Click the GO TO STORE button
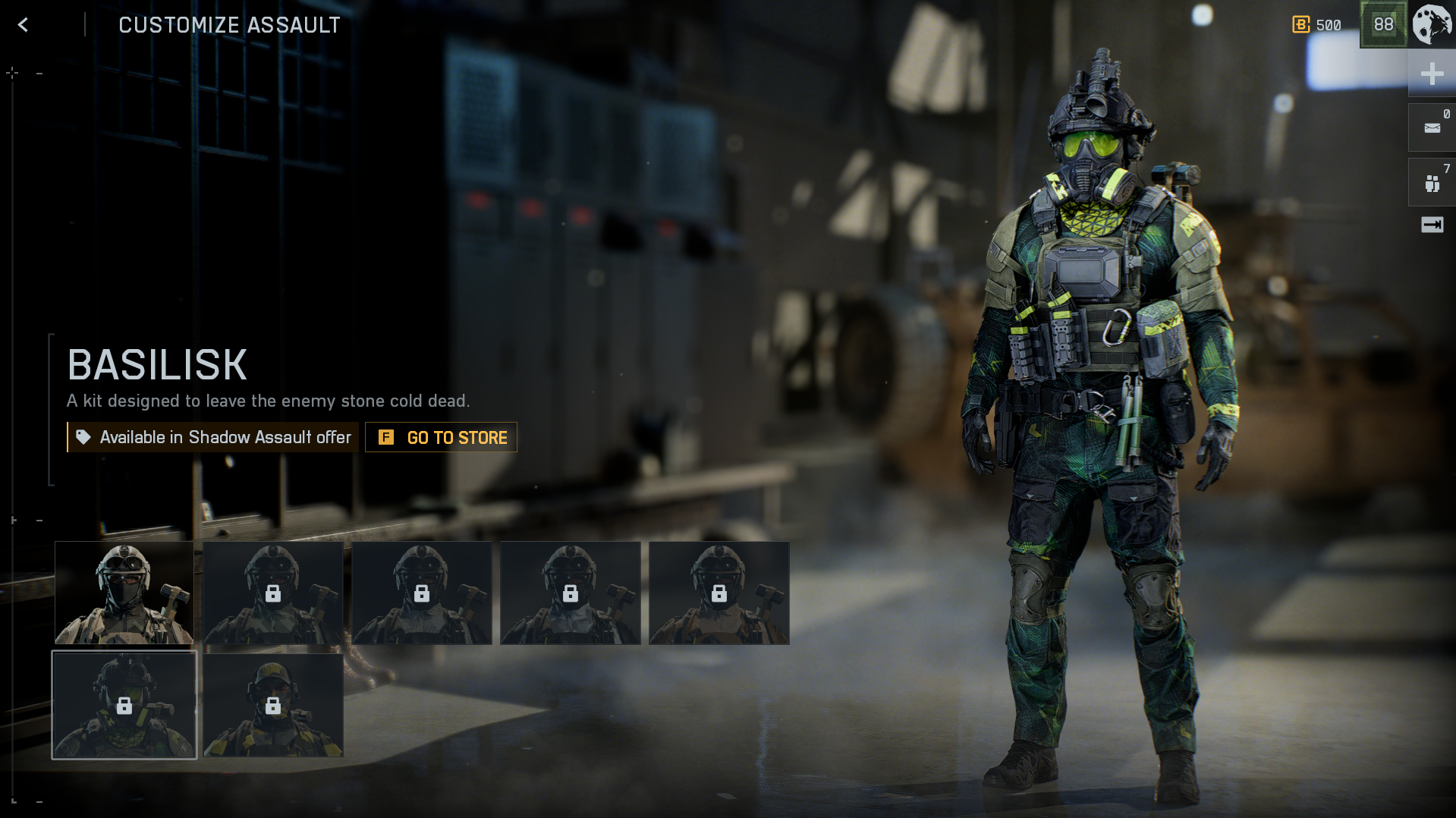1456x818 pixels. (441, 437)
